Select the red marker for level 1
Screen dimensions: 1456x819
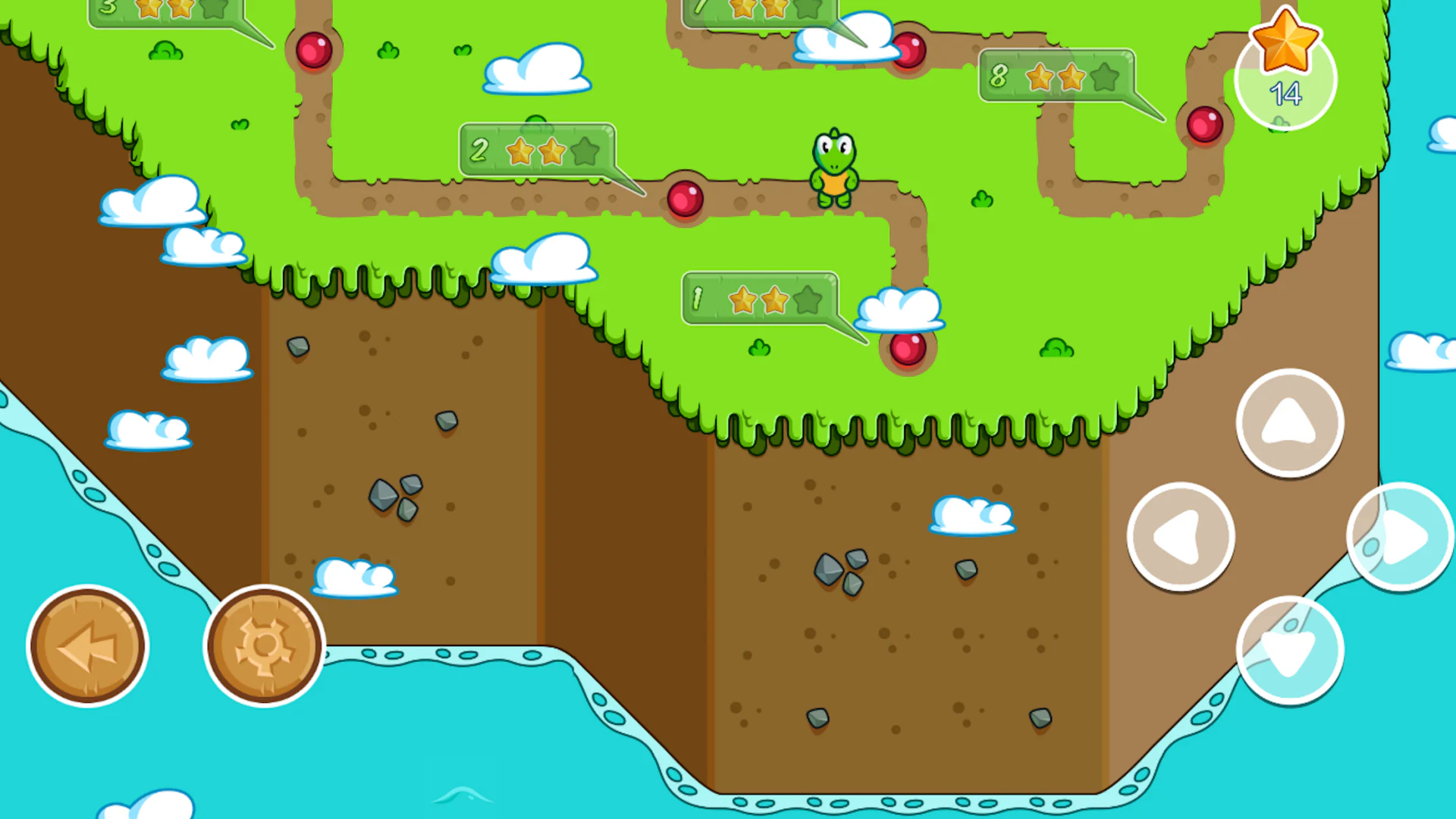[x=908, y=349]
